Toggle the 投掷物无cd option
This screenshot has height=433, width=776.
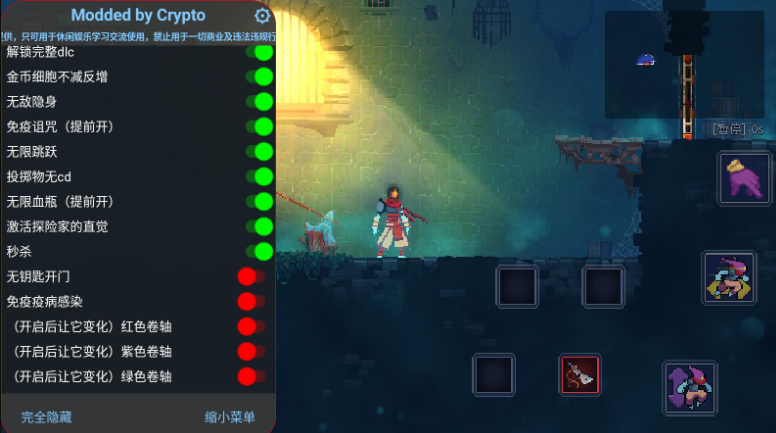pos(259,176)
